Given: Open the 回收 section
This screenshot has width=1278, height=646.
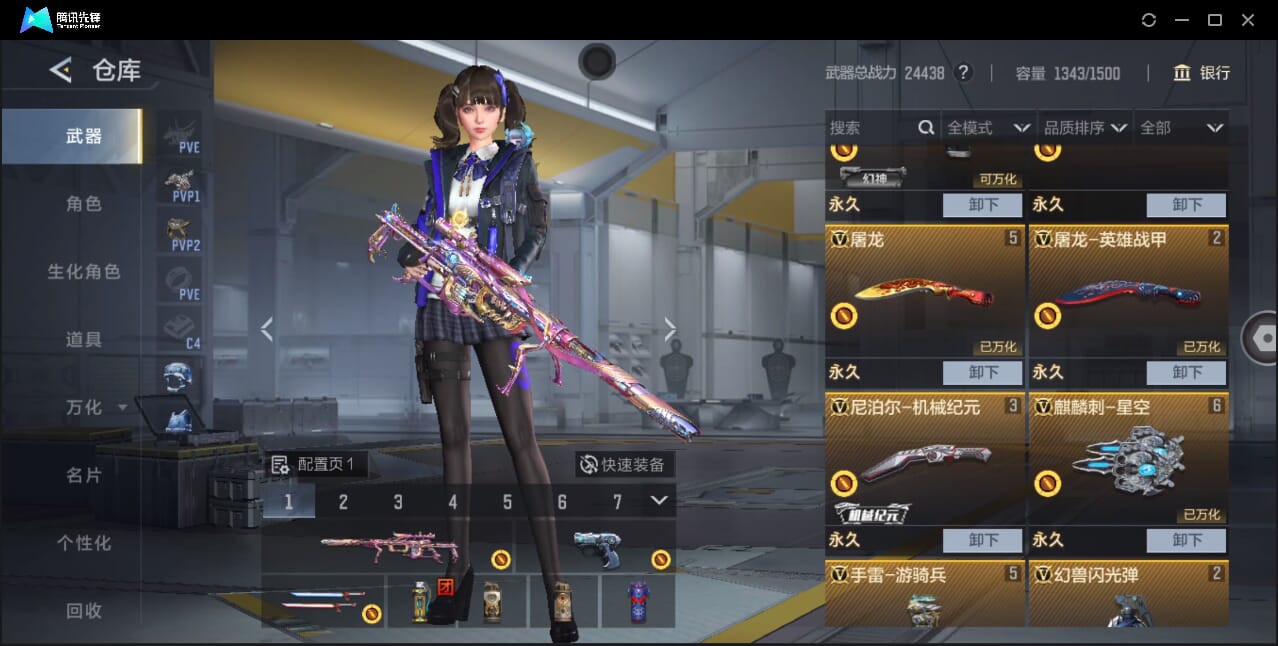Looking at the screenshot, I should click(x=84, y=610).
